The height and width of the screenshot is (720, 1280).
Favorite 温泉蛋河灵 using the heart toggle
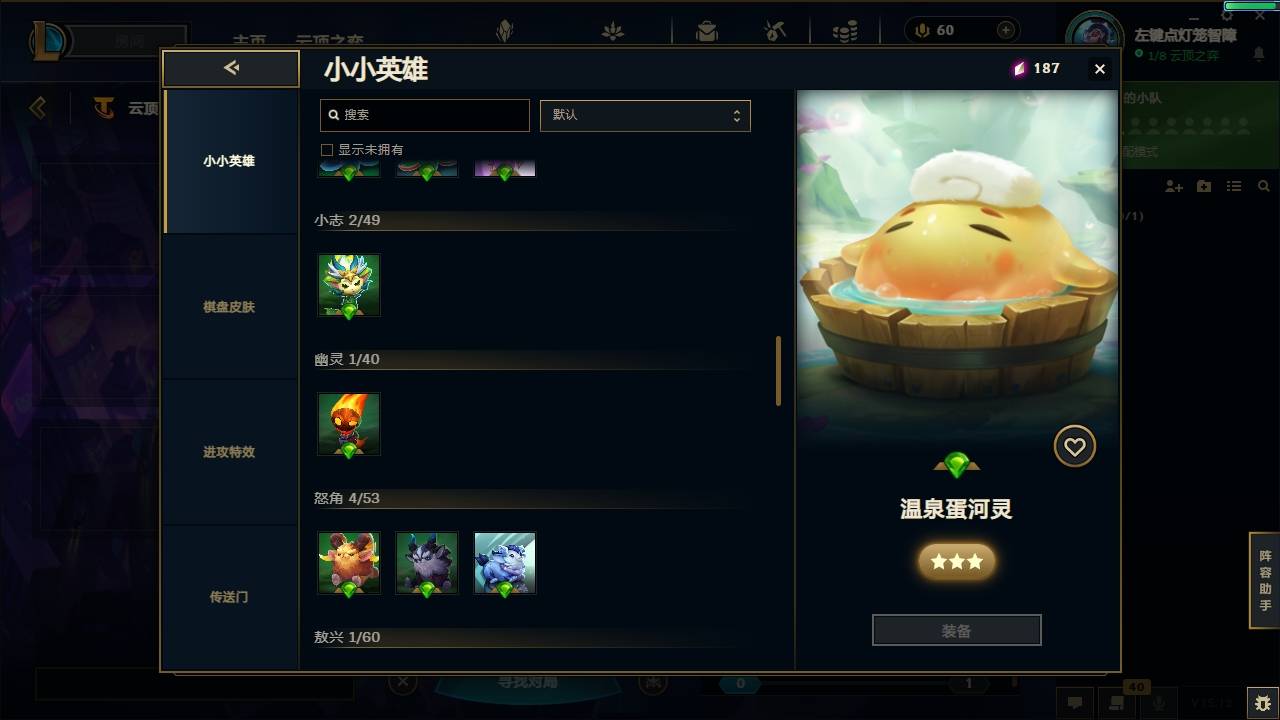(x=1075, y=446)
